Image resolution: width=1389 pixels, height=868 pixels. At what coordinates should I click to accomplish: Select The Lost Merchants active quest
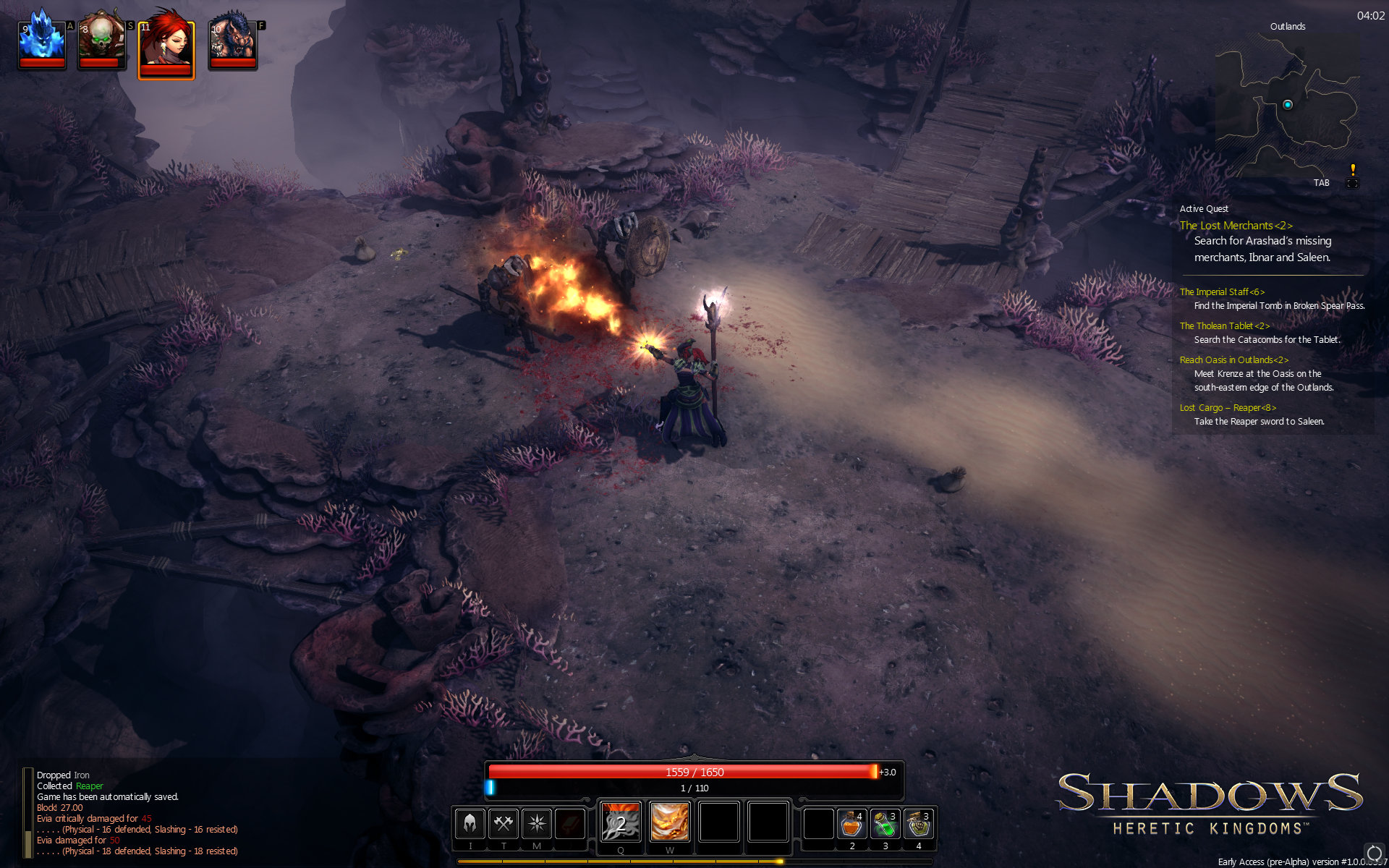coord(1236,226)
